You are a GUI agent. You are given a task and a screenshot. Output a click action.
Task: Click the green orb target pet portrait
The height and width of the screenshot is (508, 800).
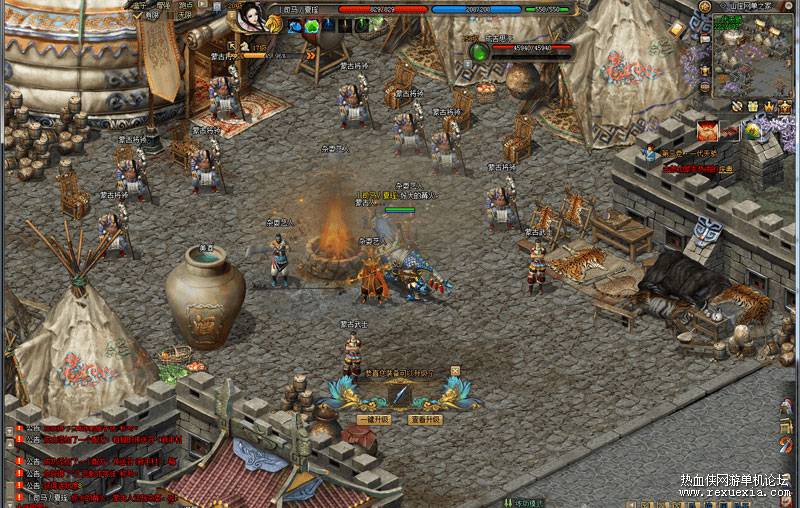479,48
